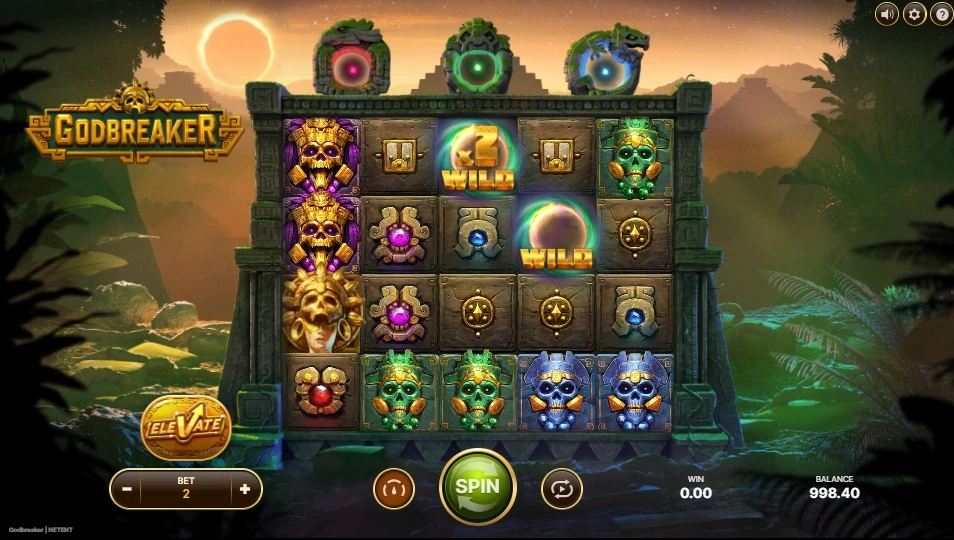
Task: Open autoplay with the looping arrows button
Action: (561, 489)
